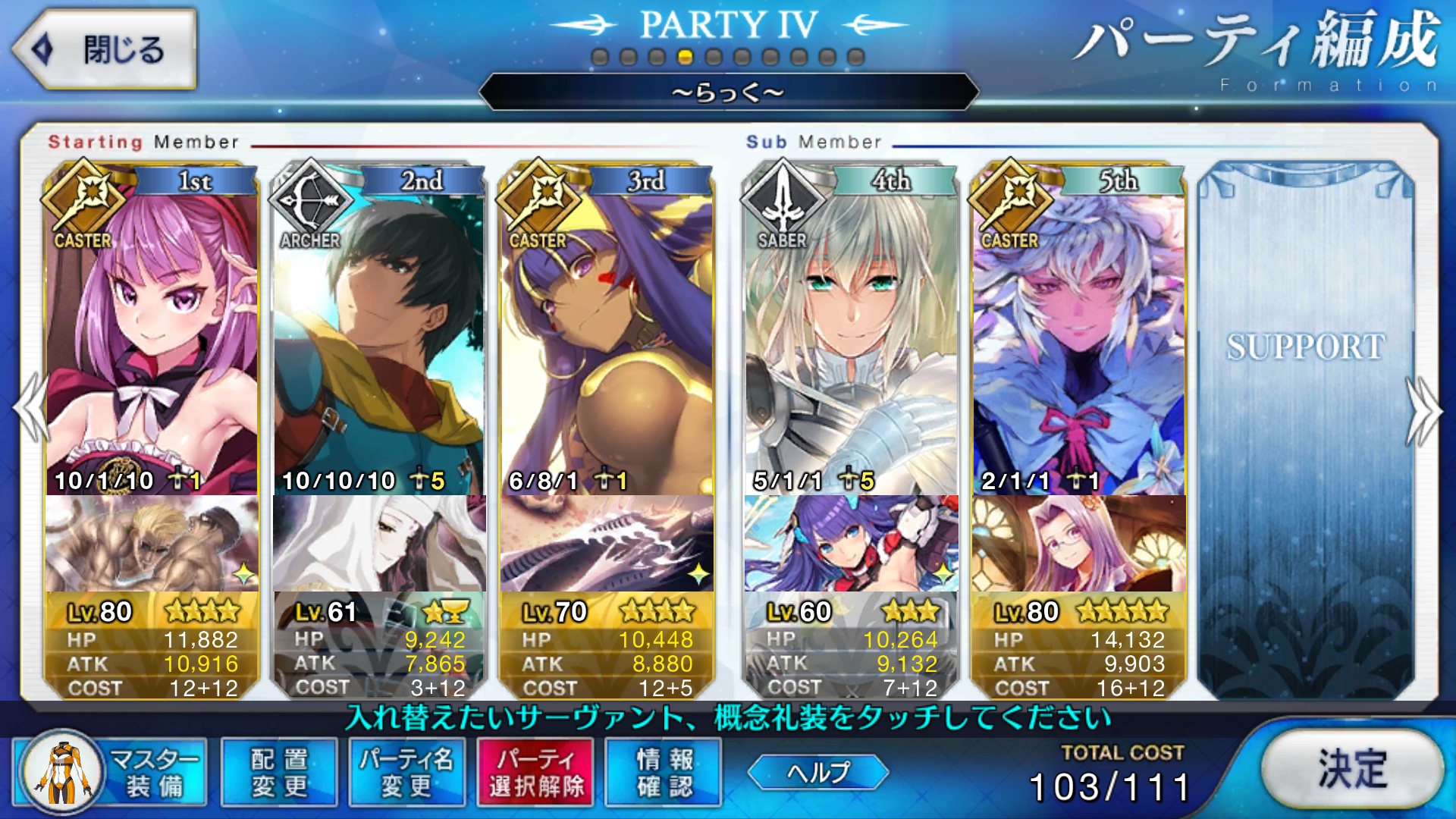Open 配置変更 arrangement change

(279, 772)
